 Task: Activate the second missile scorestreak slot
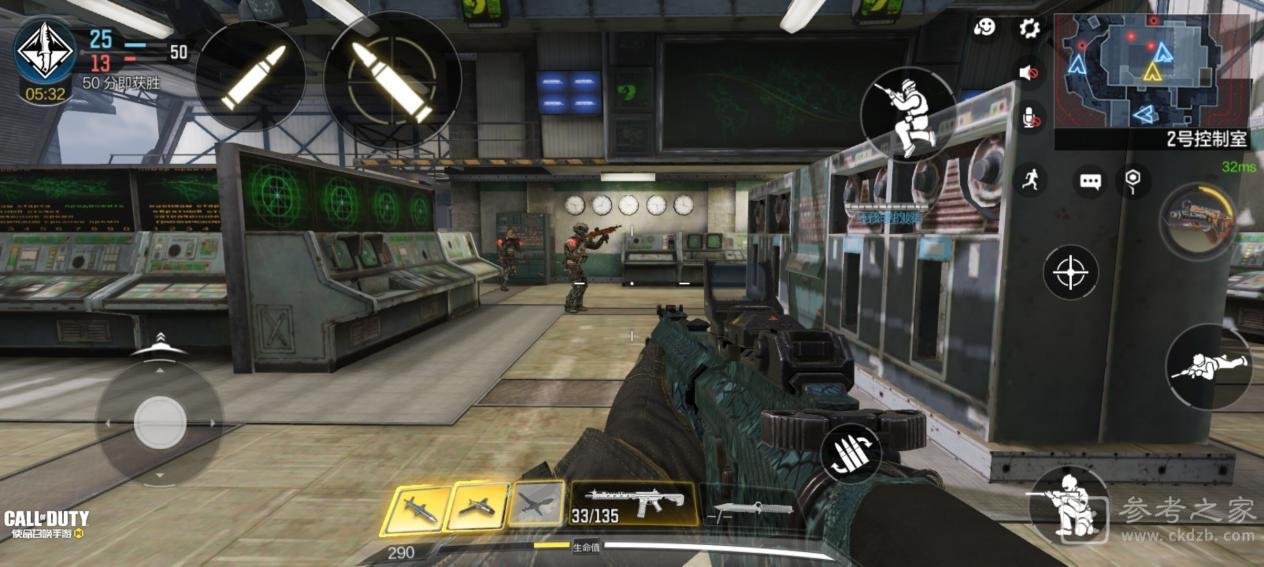(477, 506)
